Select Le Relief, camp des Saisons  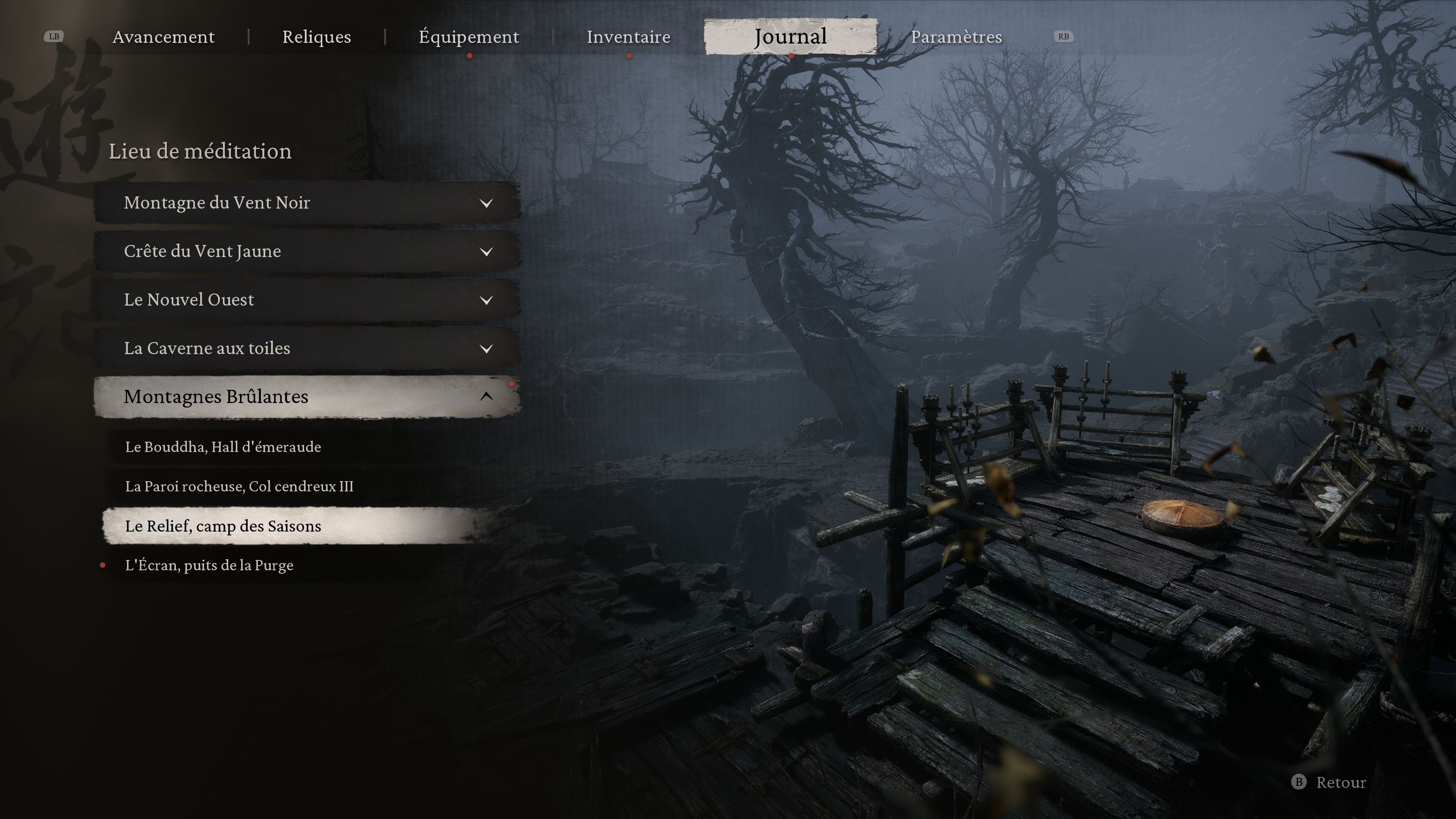pyautogui.click(x=223, y=526)
